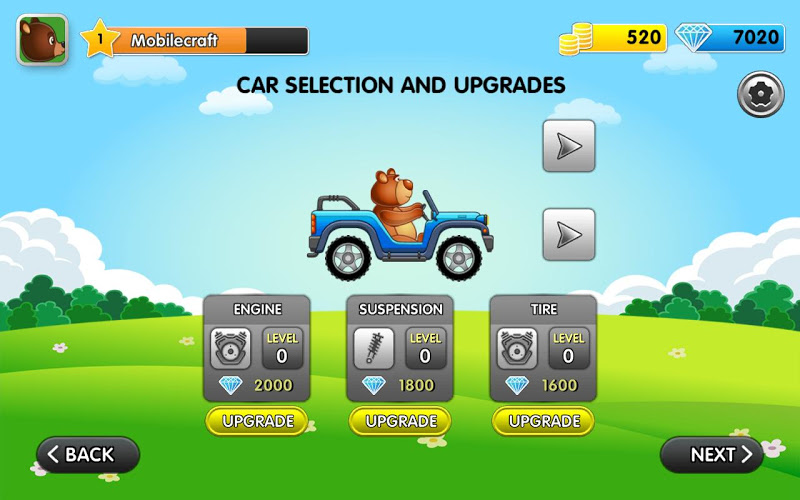
Task: Continue with the Next button
Action: (x=712, y=455)
